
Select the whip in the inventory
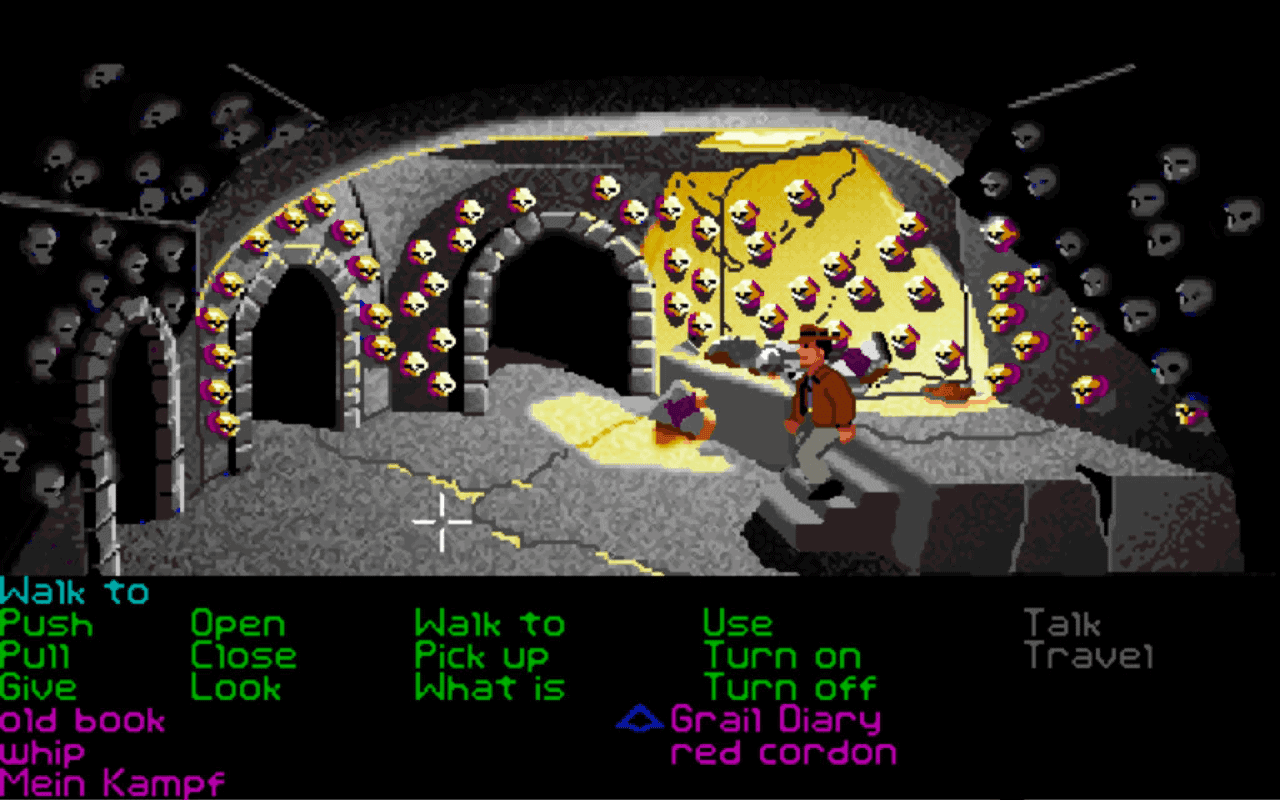pyautogui.click(x=42, y=750)
